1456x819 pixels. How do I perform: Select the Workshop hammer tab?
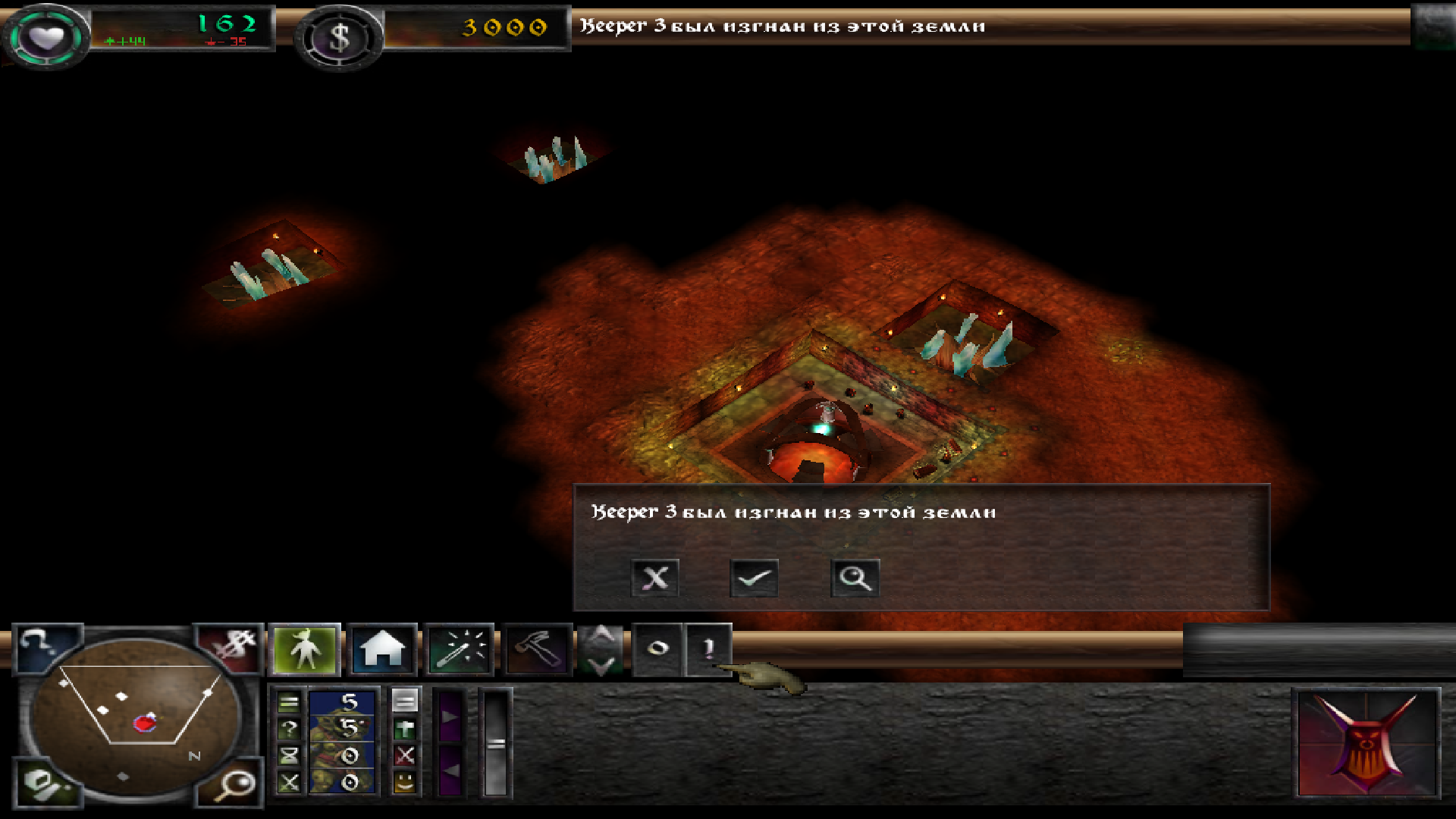pos(538,649)
